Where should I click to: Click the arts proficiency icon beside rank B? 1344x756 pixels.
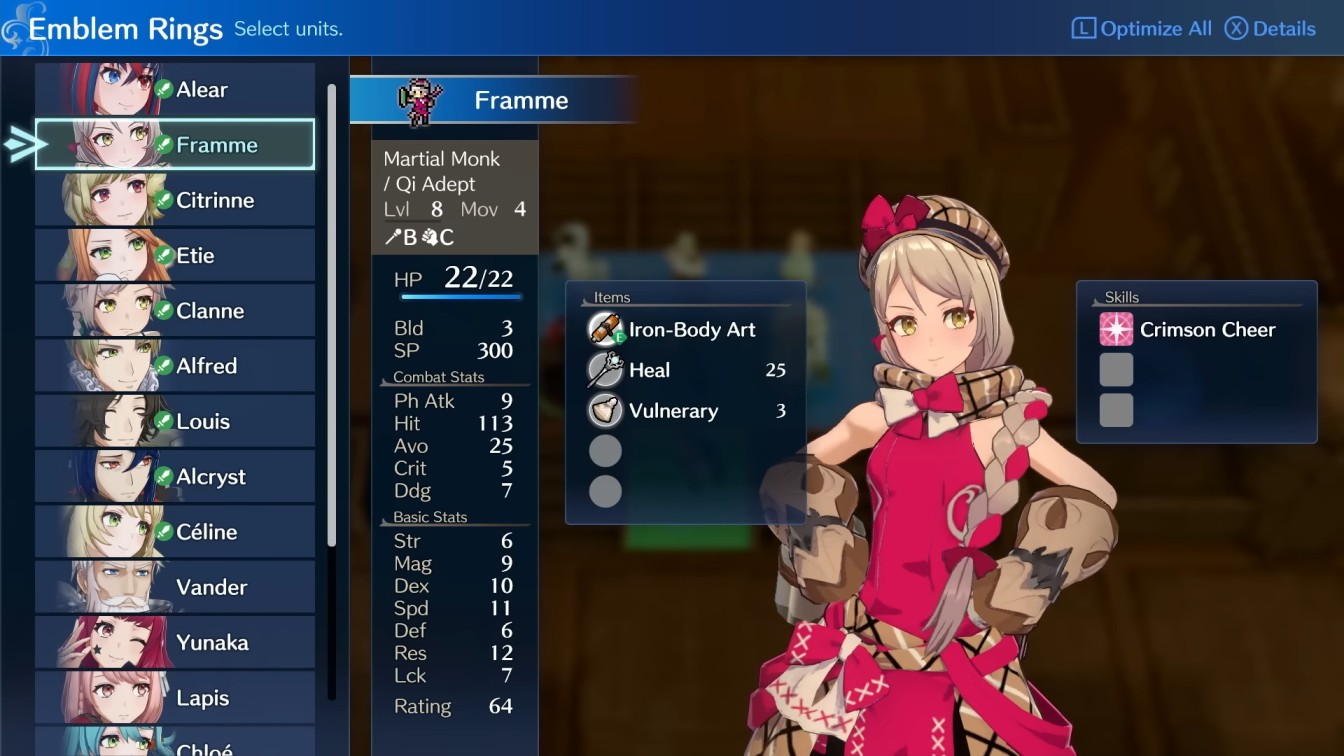pos(395,238)
